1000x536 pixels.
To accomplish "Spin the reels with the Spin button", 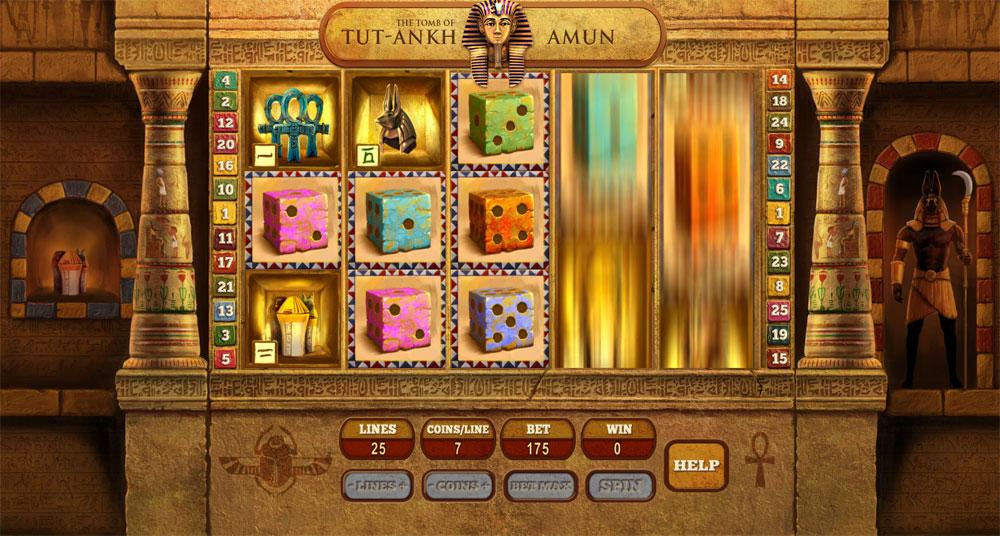I will click(620, 486).
